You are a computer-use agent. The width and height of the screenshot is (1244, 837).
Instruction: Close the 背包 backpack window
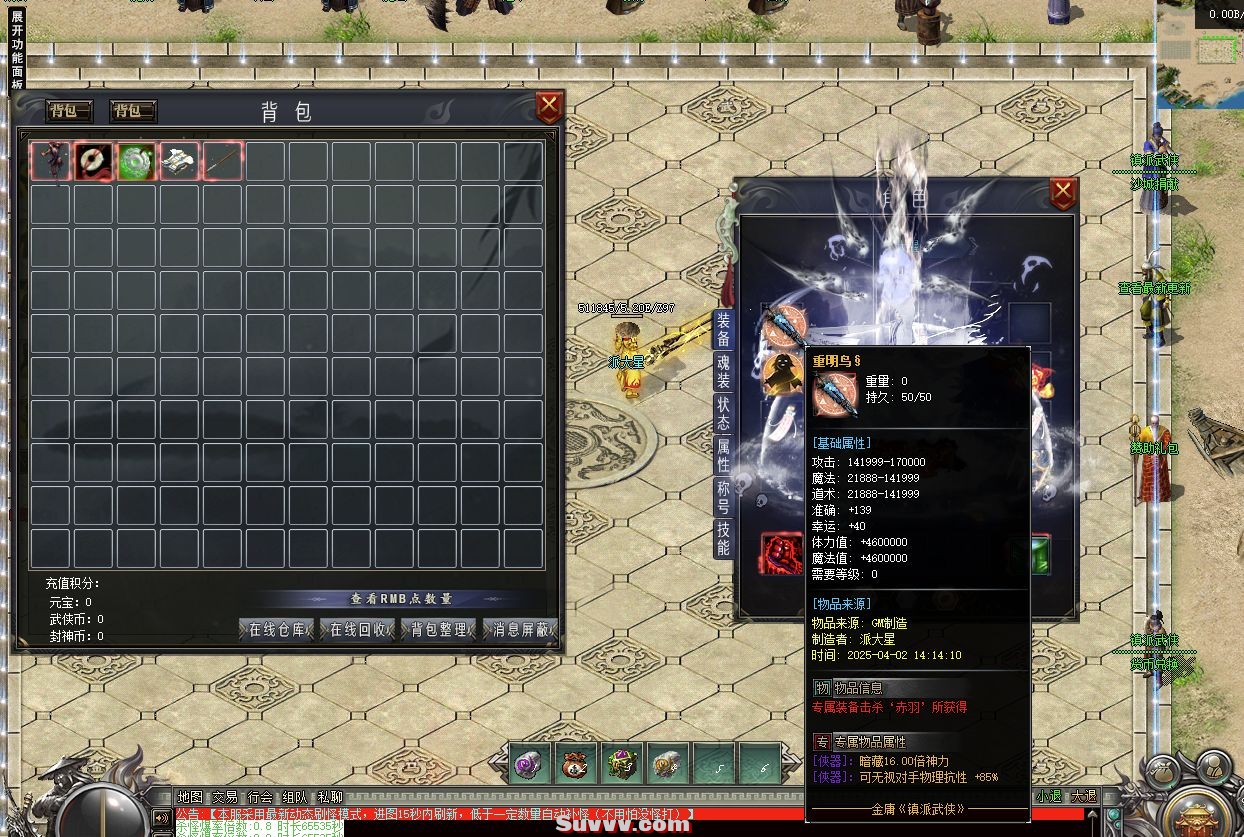(x=549, y=107)
